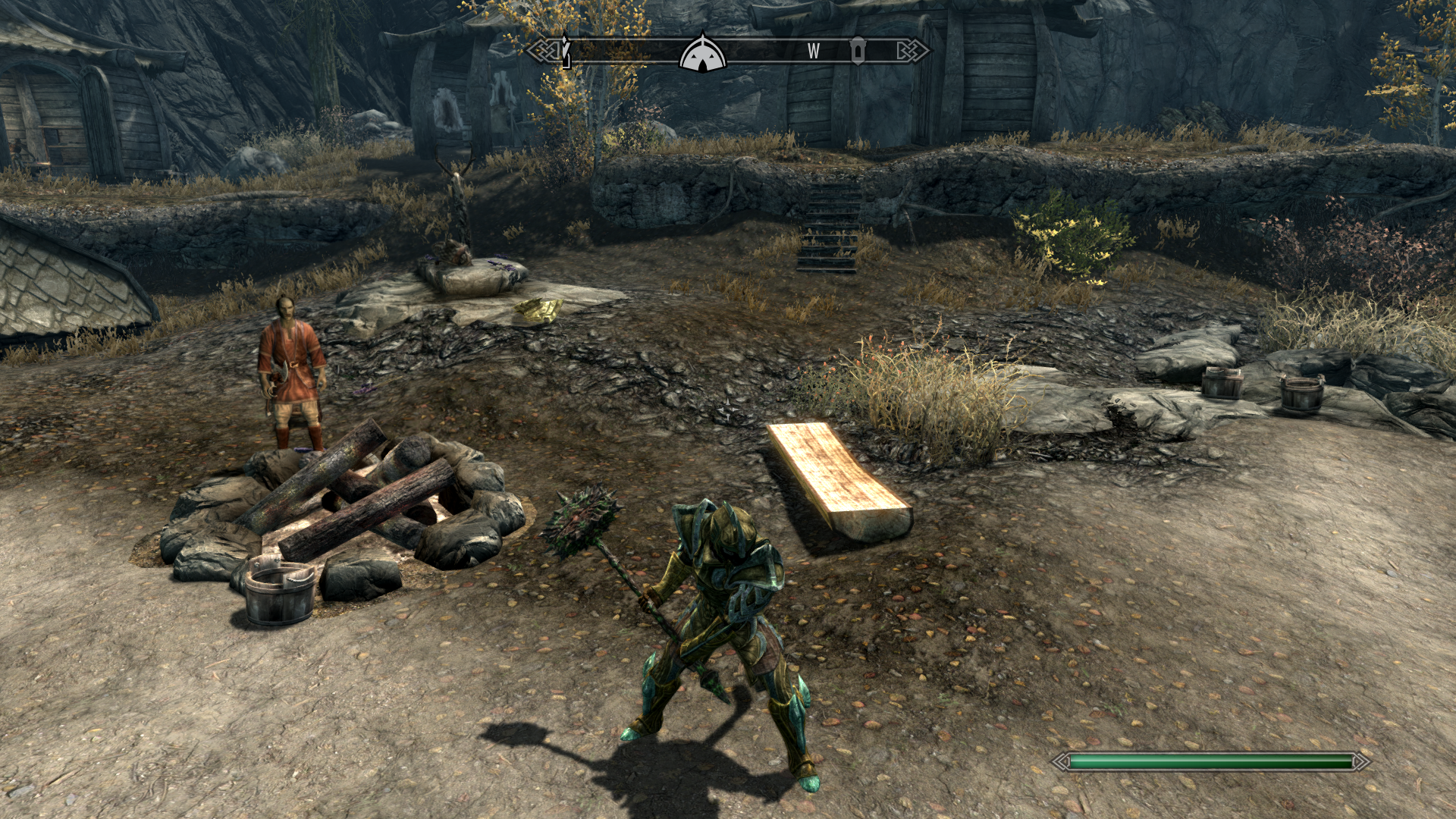Click the domed-hut location marker on the compass
1456x819 pixels.
click(703, 54)
